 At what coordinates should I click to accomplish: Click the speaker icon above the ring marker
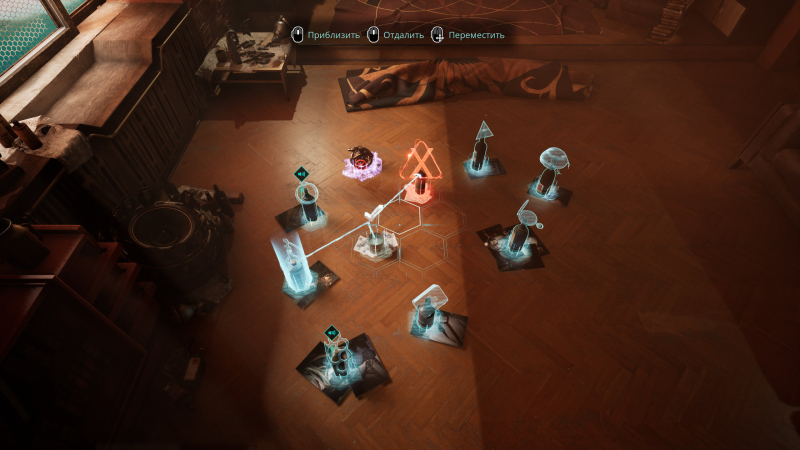(x=300, y=173)
